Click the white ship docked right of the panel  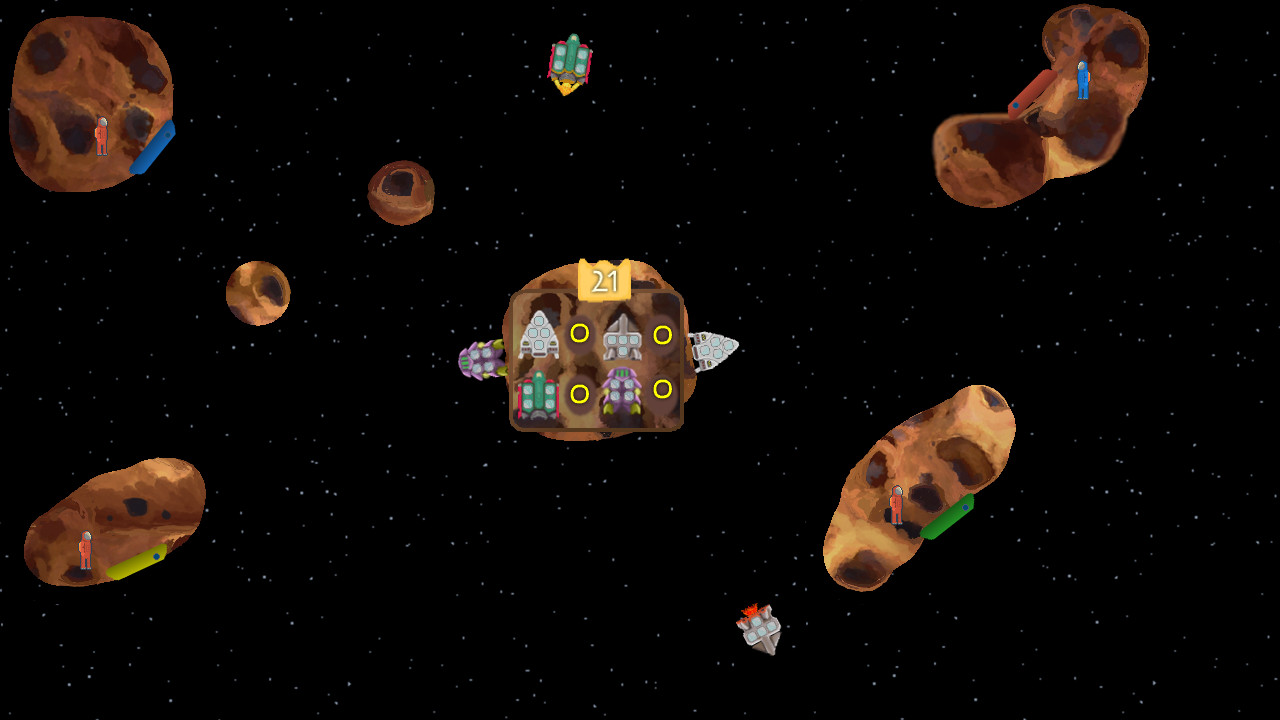tap(712, 348)
